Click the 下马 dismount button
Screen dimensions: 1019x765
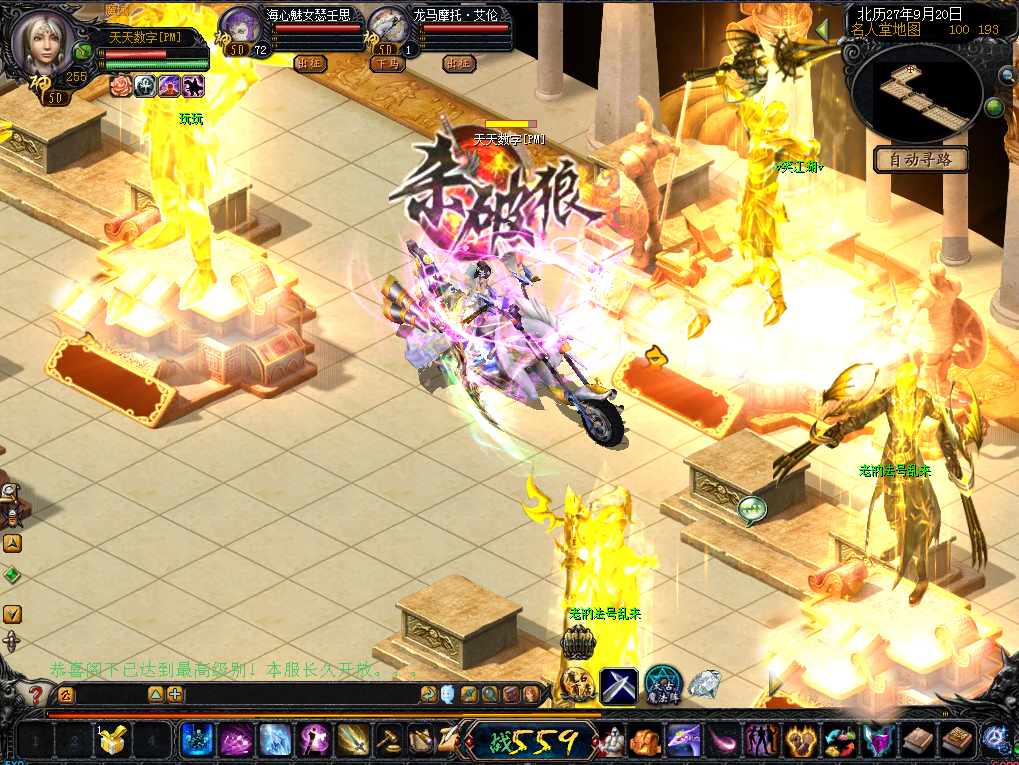point(388,63)
